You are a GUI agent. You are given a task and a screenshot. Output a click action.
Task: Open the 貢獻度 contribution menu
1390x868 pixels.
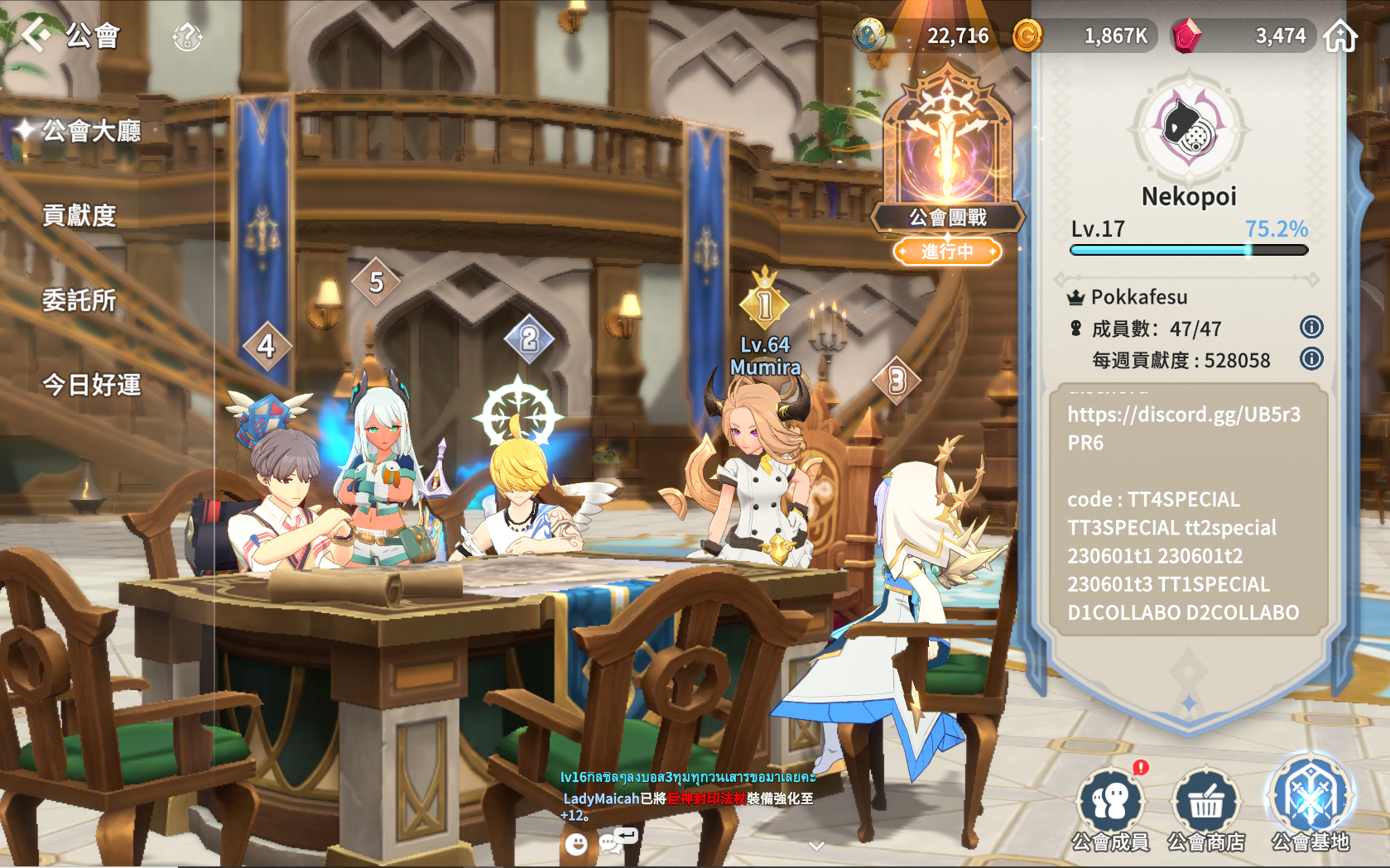[79, 216]
